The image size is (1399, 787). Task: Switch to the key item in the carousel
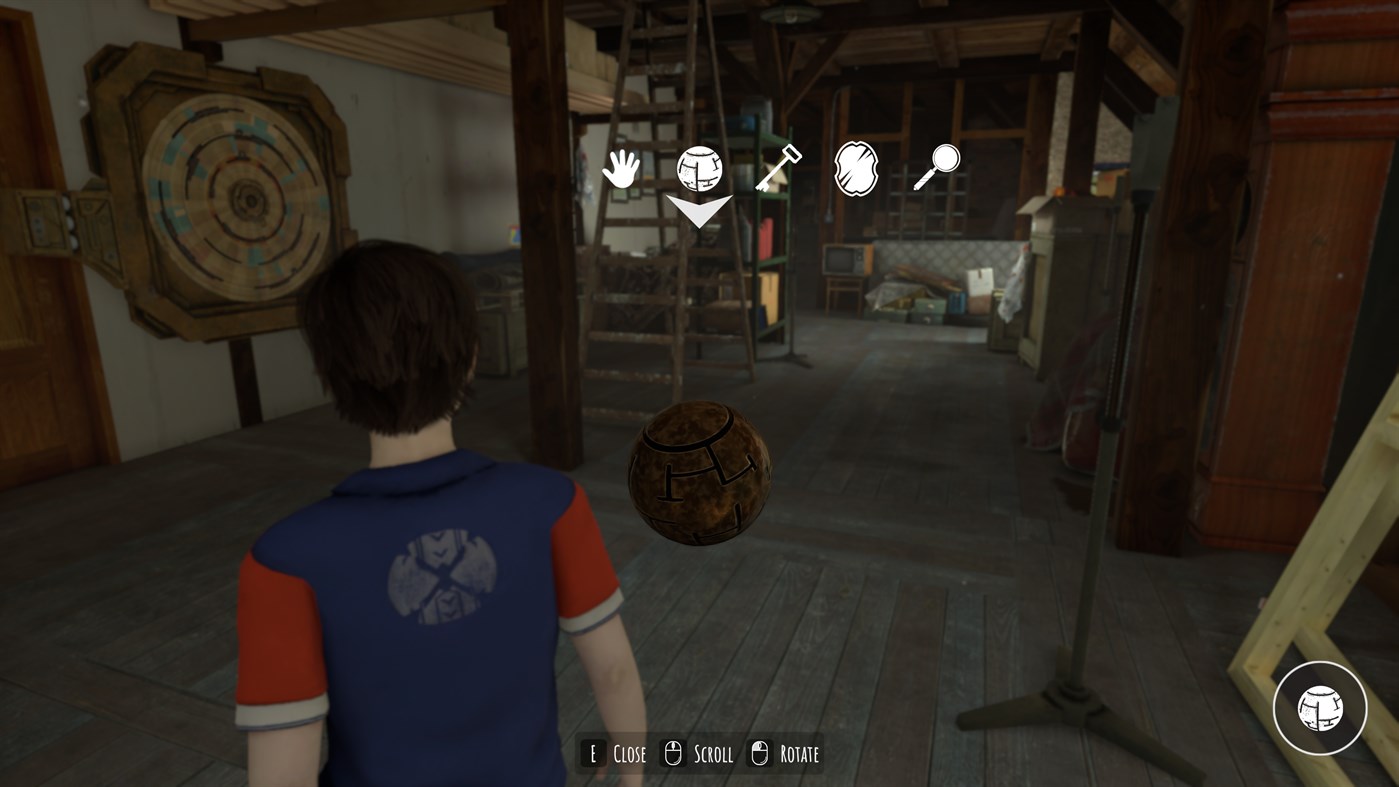(779, 166)
